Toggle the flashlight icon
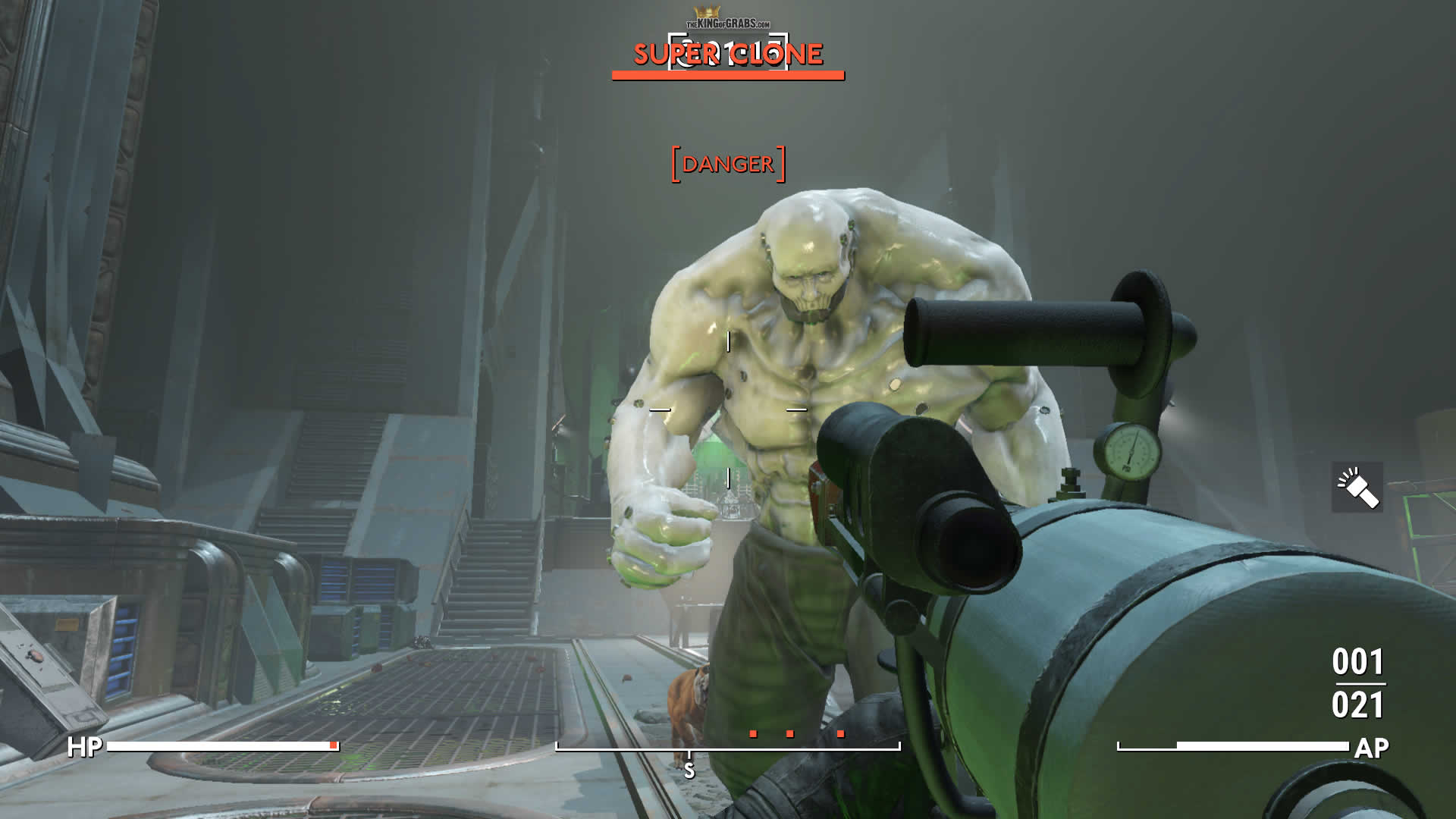 [x=1357, y=487]
